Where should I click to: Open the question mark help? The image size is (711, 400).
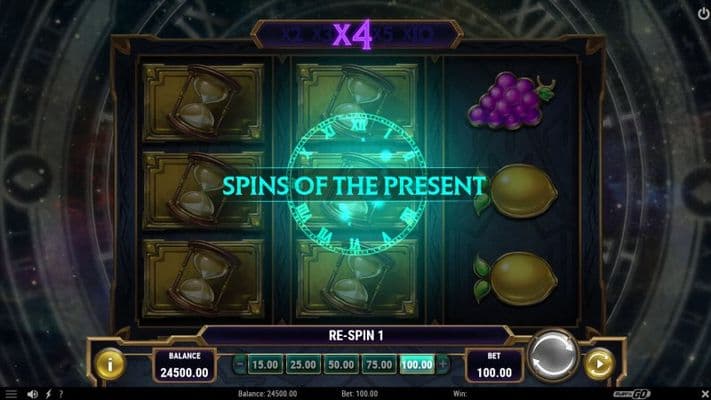pos(61,393)
